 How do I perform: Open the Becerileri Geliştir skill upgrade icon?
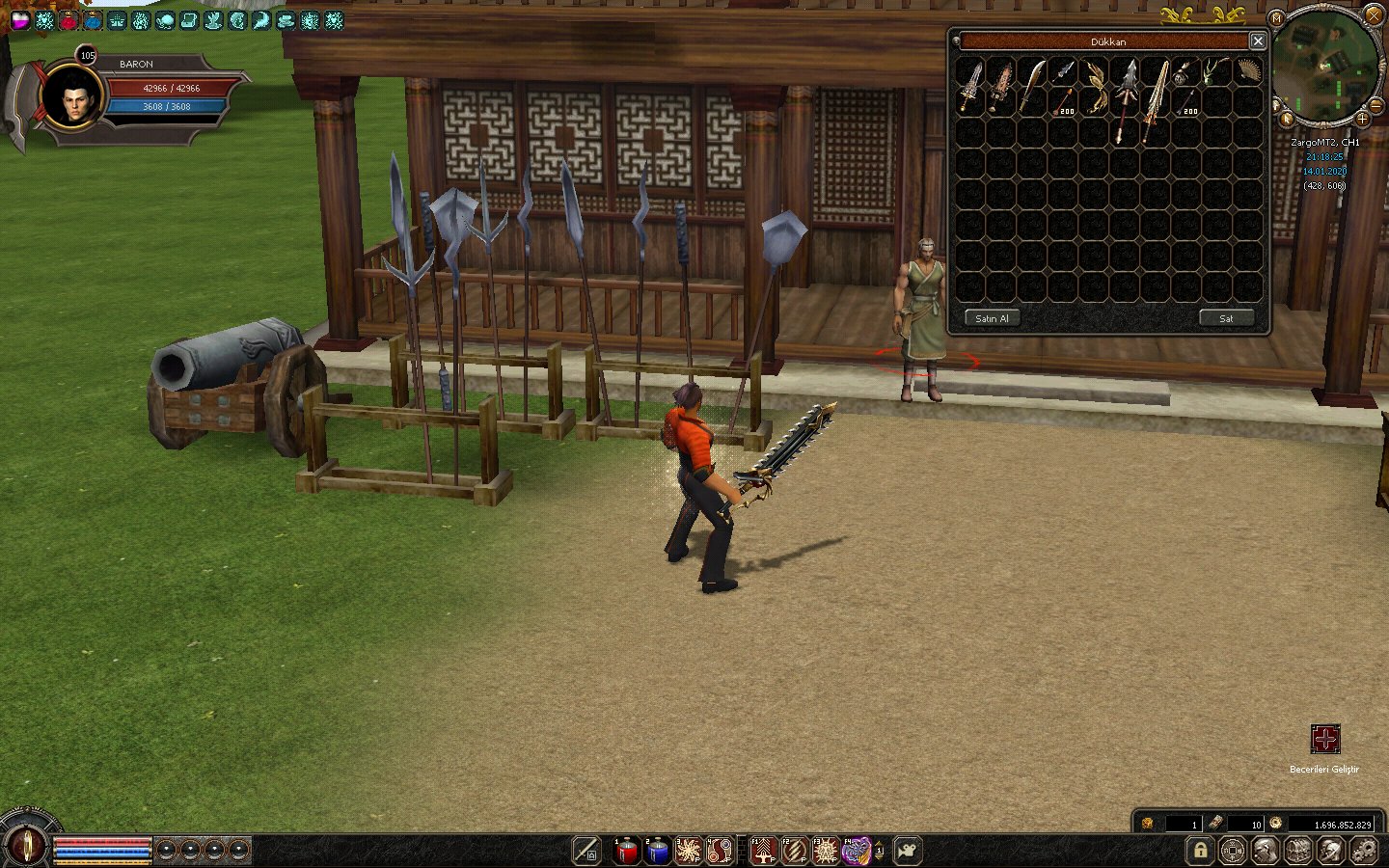[x=1325, y=740]
